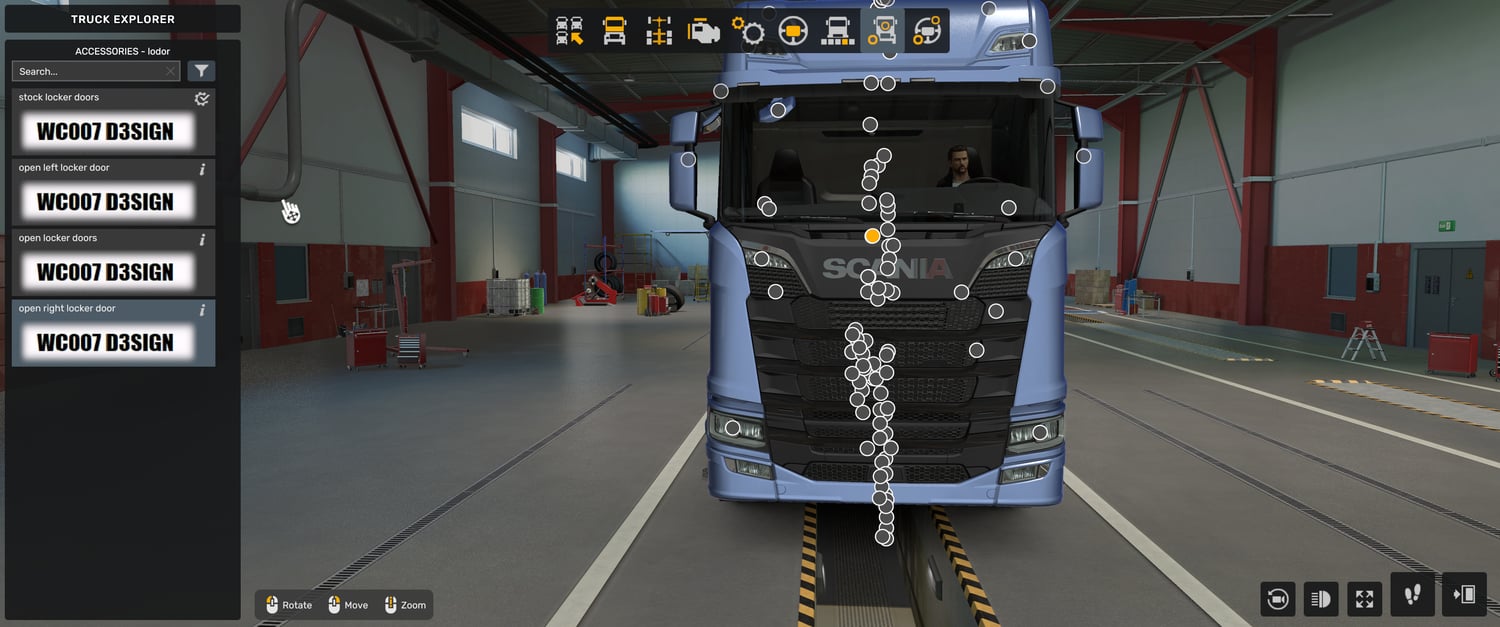The image size is (1500, 627).
Task: Hide the interface with the expand-arrows button
Action: 1364,599
